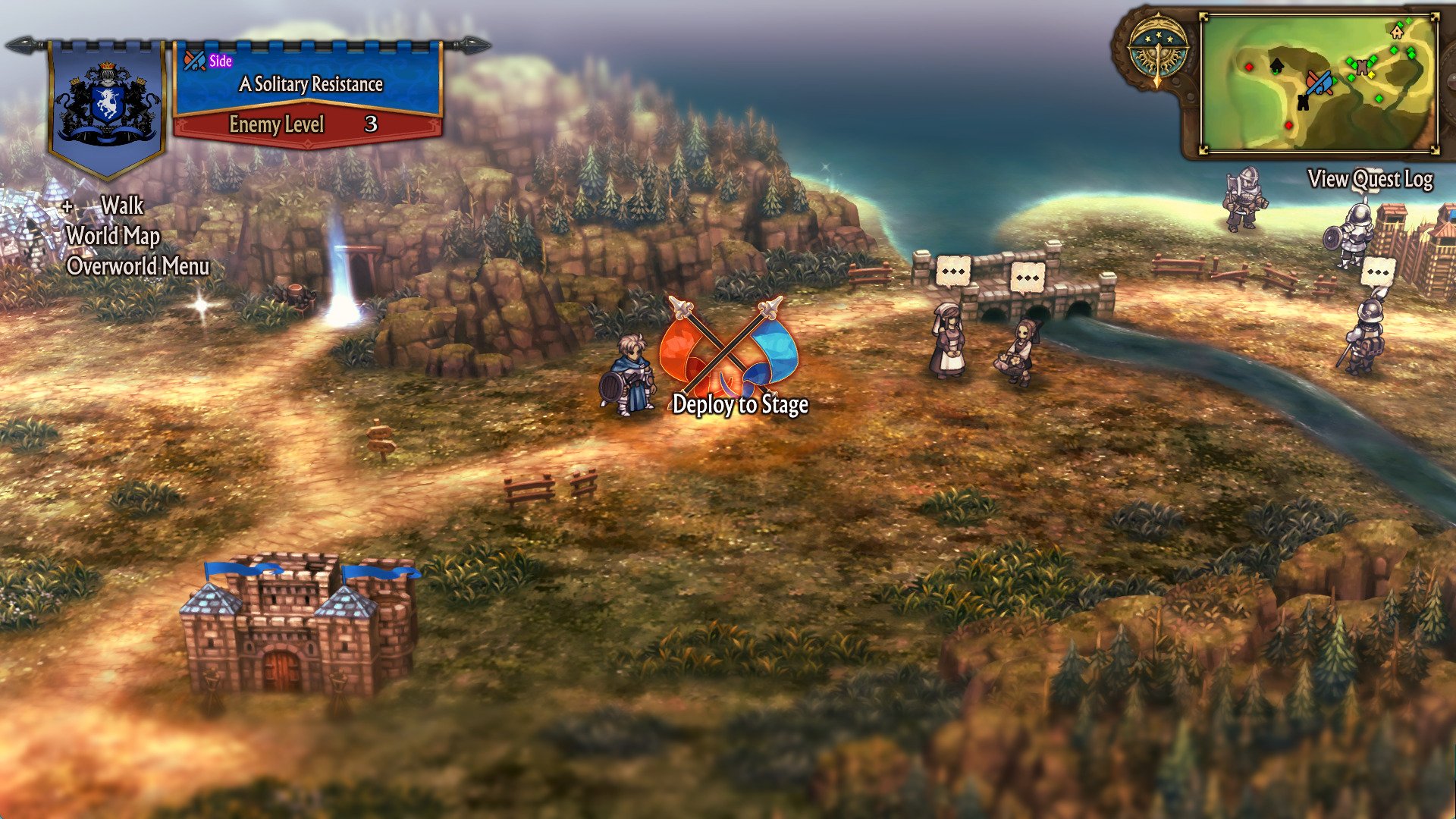
Task: Choose the Walk option
Action: 122,206
